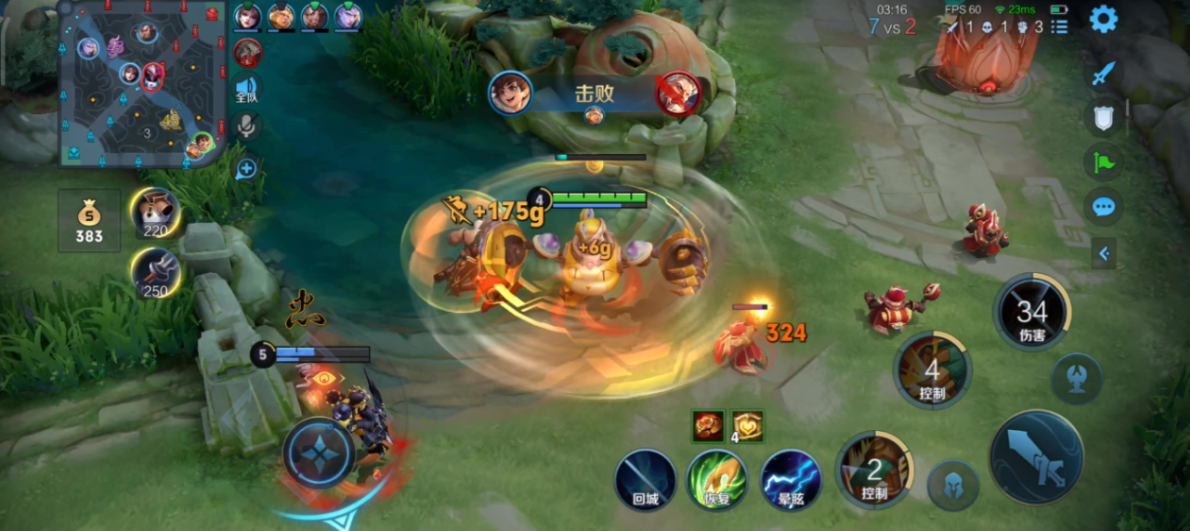Screen dimensions: 1190x531
Task: Trigger the 伤害 skill showing number 34
Action: point(1032,313)
